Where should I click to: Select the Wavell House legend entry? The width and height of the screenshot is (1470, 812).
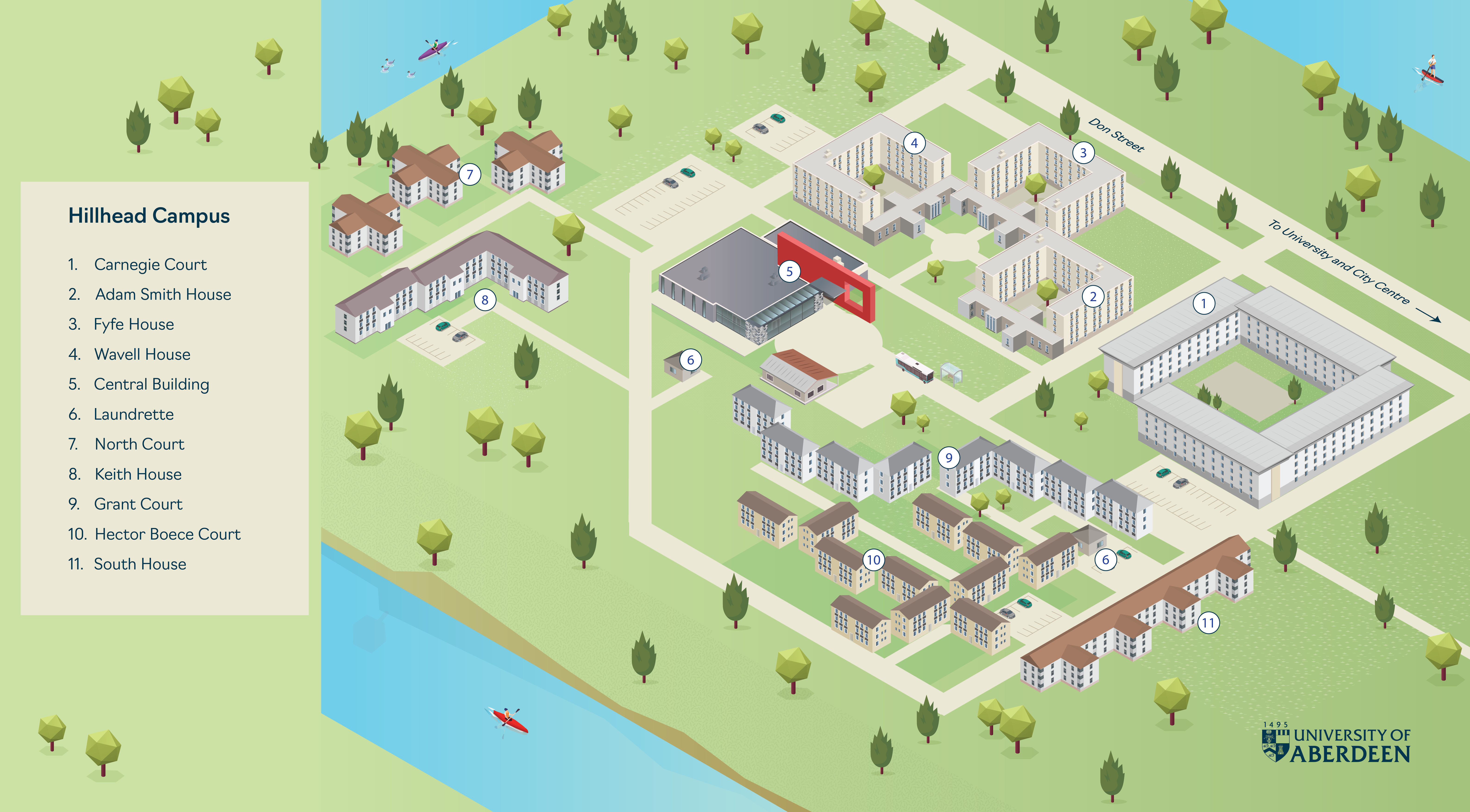[x=142, y=354]
